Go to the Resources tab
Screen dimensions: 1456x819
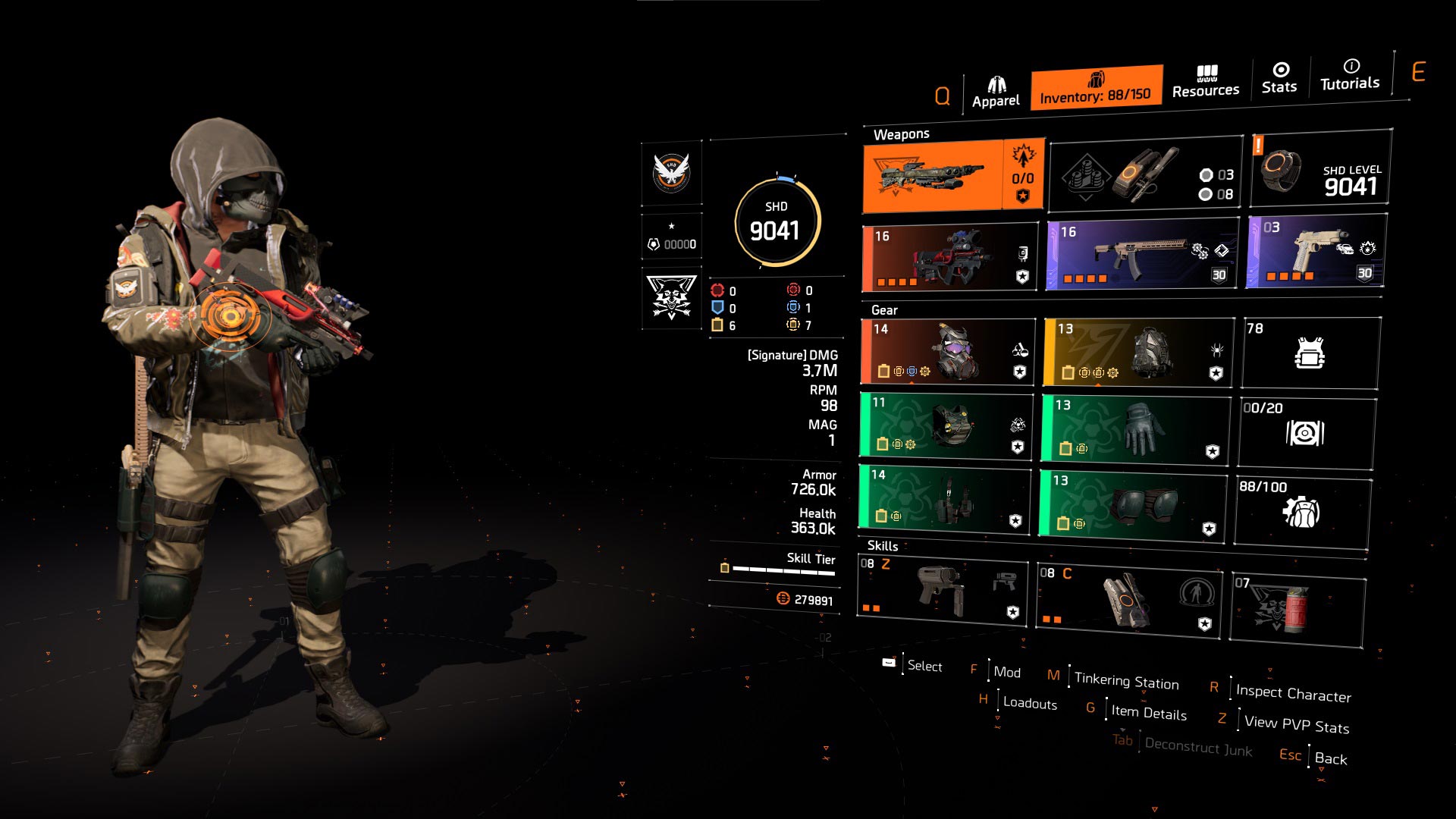point(1205,82)
